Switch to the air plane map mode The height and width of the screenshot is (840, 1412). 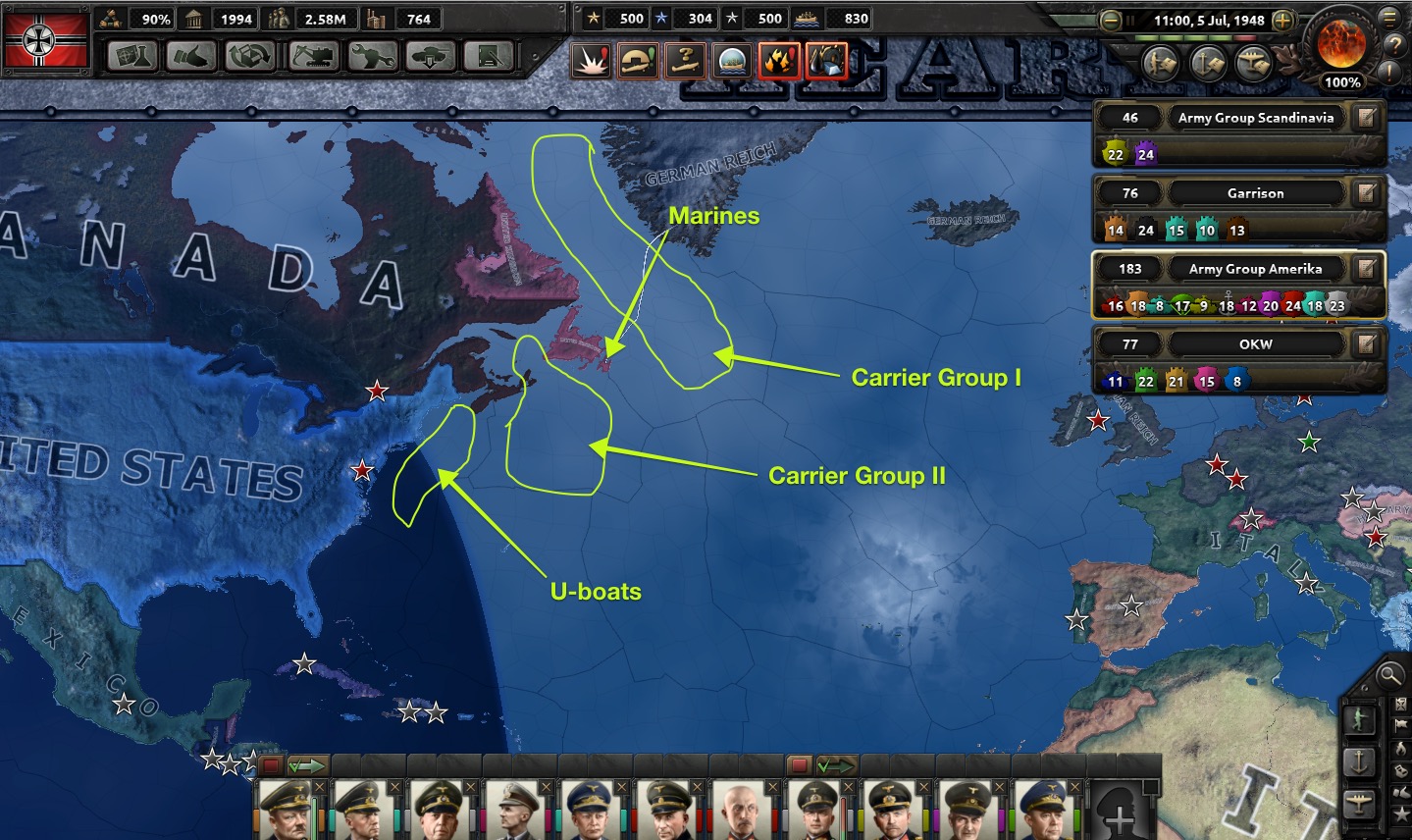click(1360, 802)
